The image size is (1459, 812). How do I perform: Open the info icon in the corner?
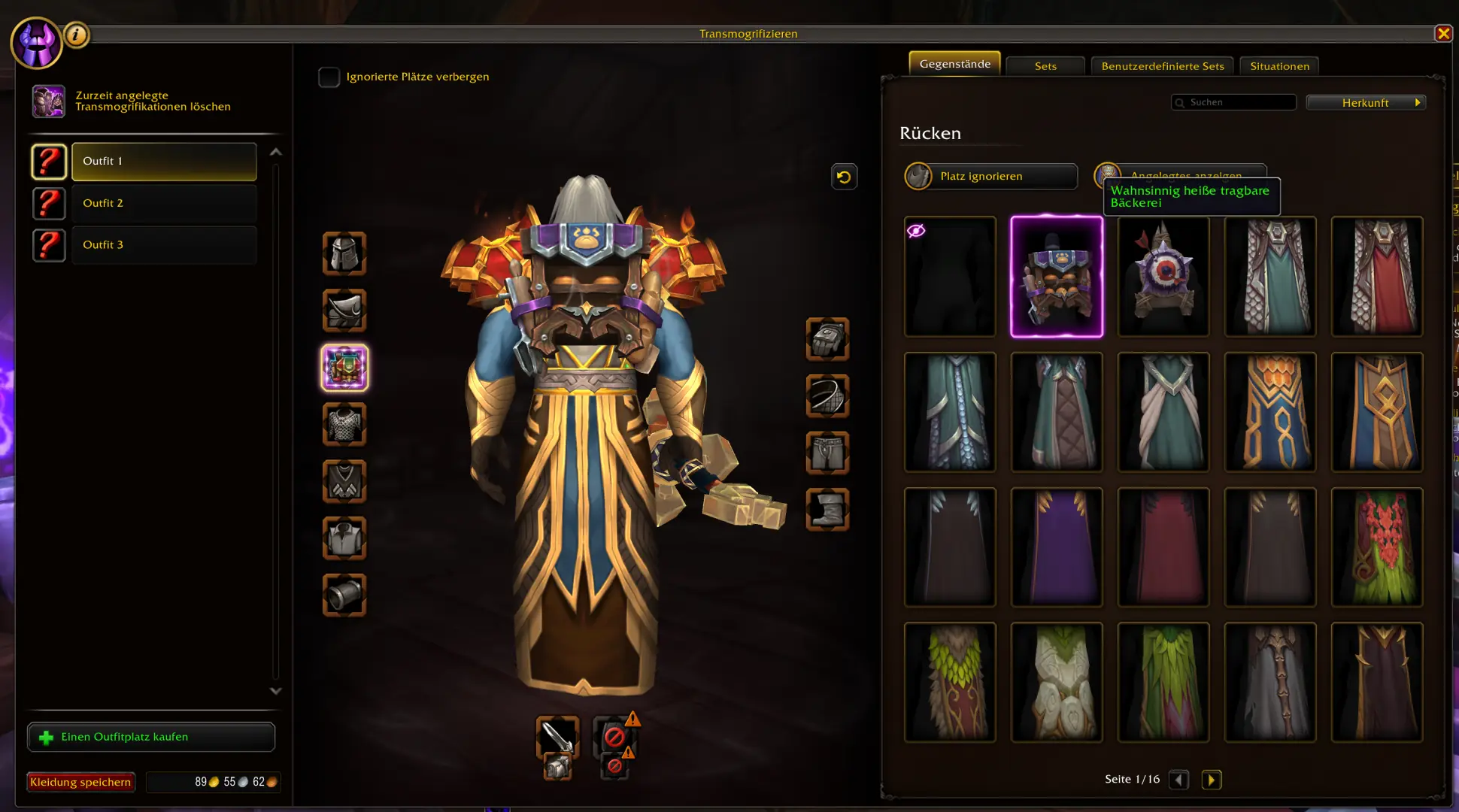76,35
